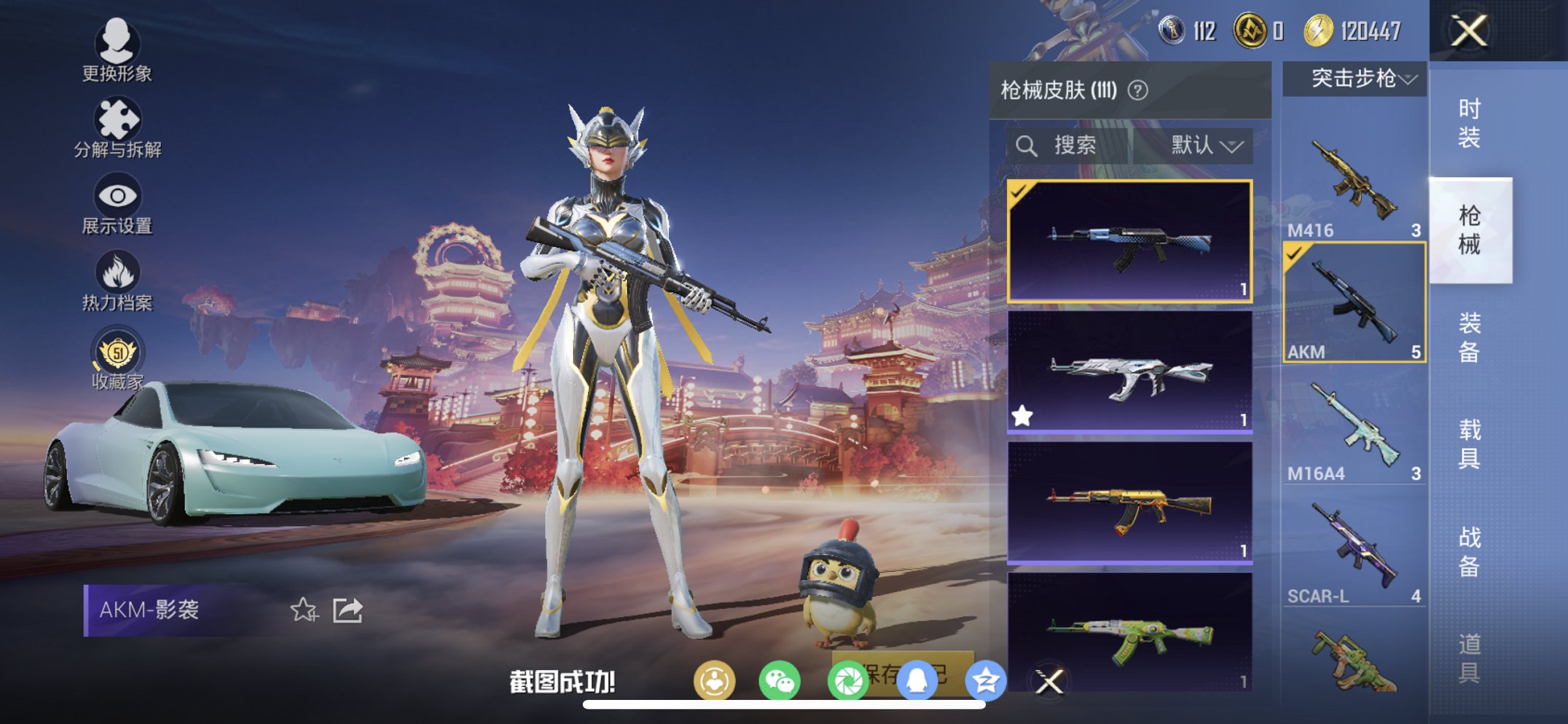The height and width of the screenshot is (724, 1568).
Task: Favorite the AKM-影袭 skin with the star
Action: pyautogui.click(x=305, y=610)
